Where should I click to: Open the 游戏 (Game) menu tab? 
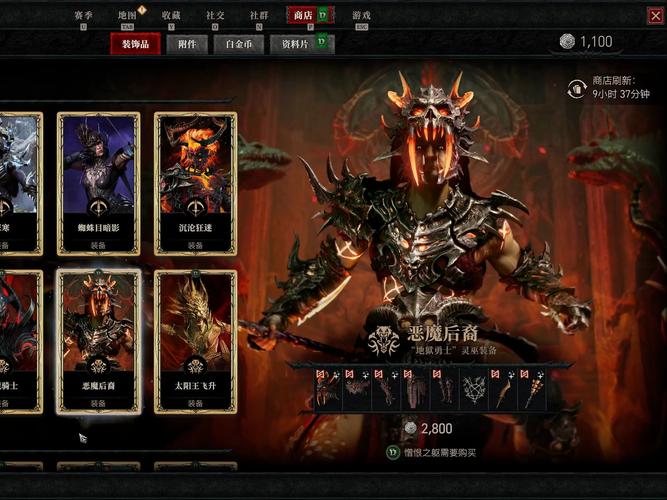coord(361,15)
